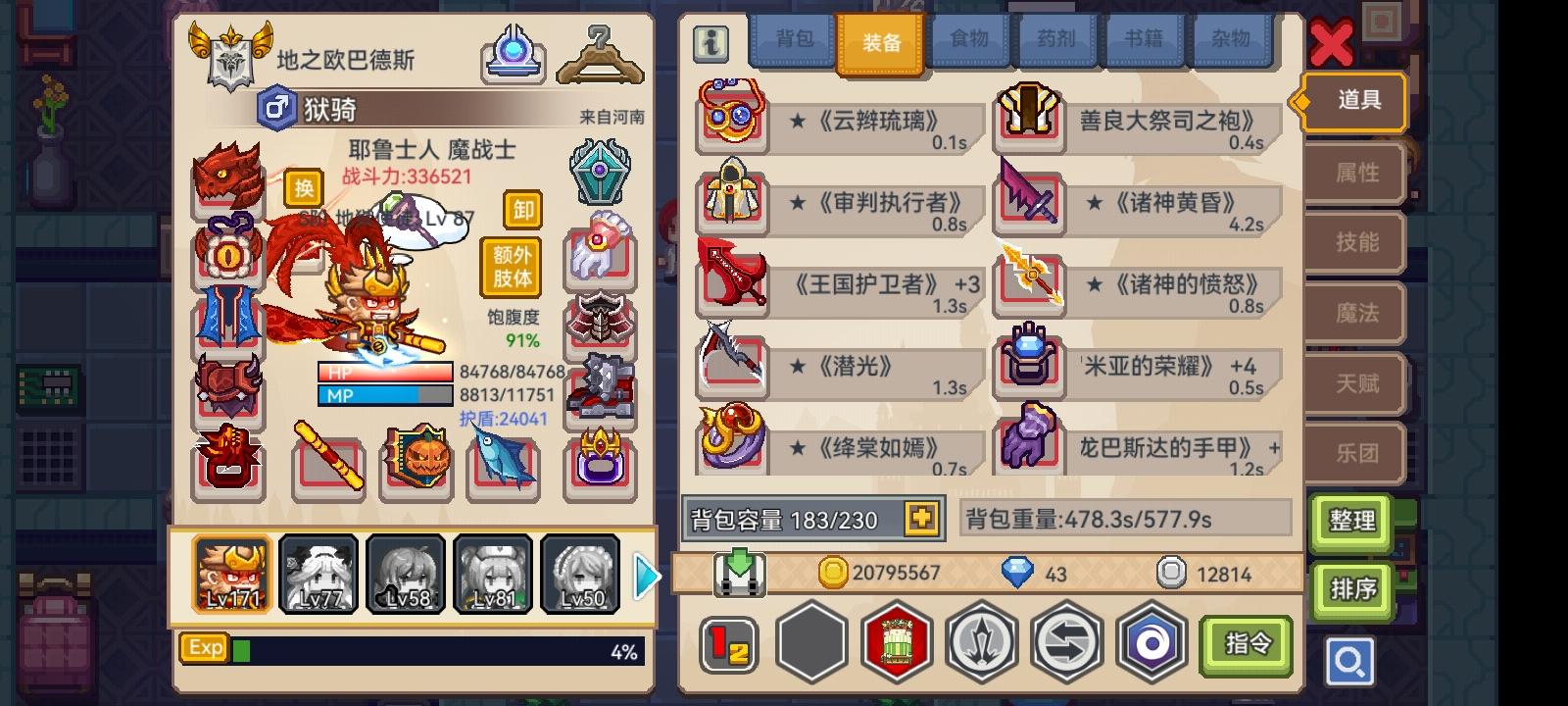Image resolution: width=1568 pixels, height=706 pixels.
Task: Click the 《诸神黄昏》 sword icon
Action: (x=1029, y=201)
